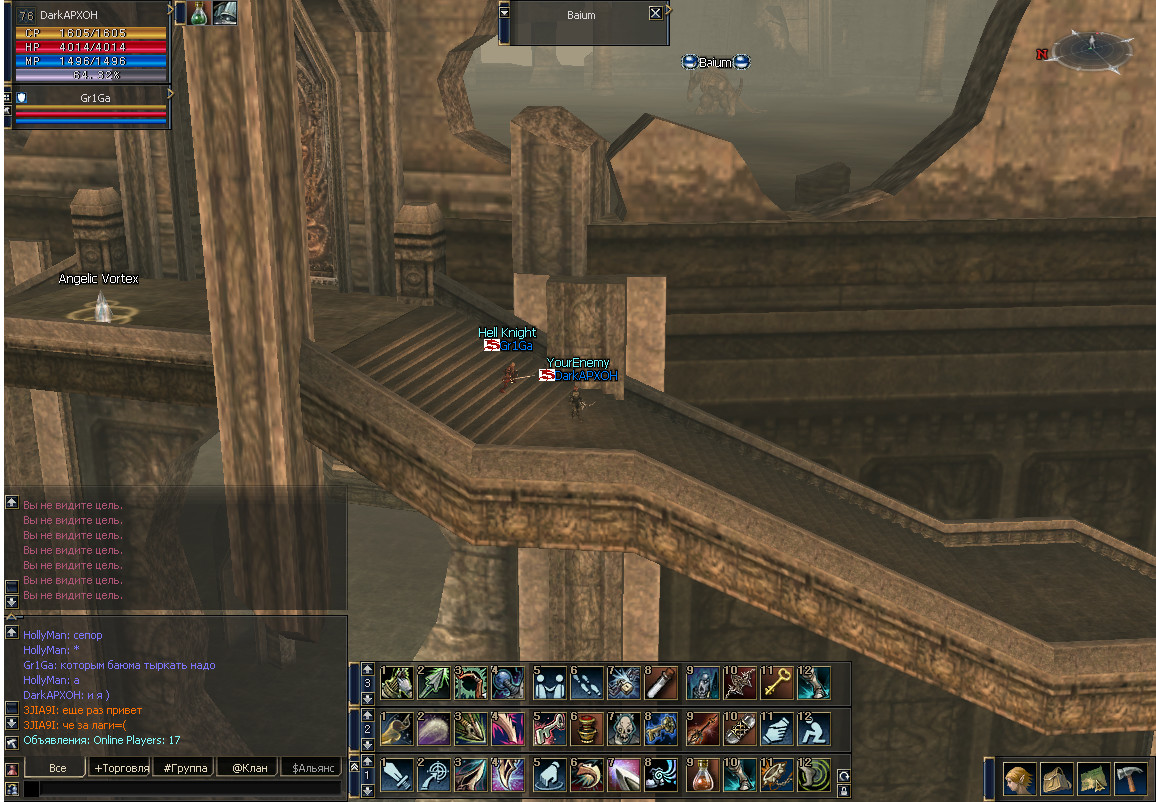Activate the handshake trade action
This screenshot has width=1156, height=802.
[777, 729]
